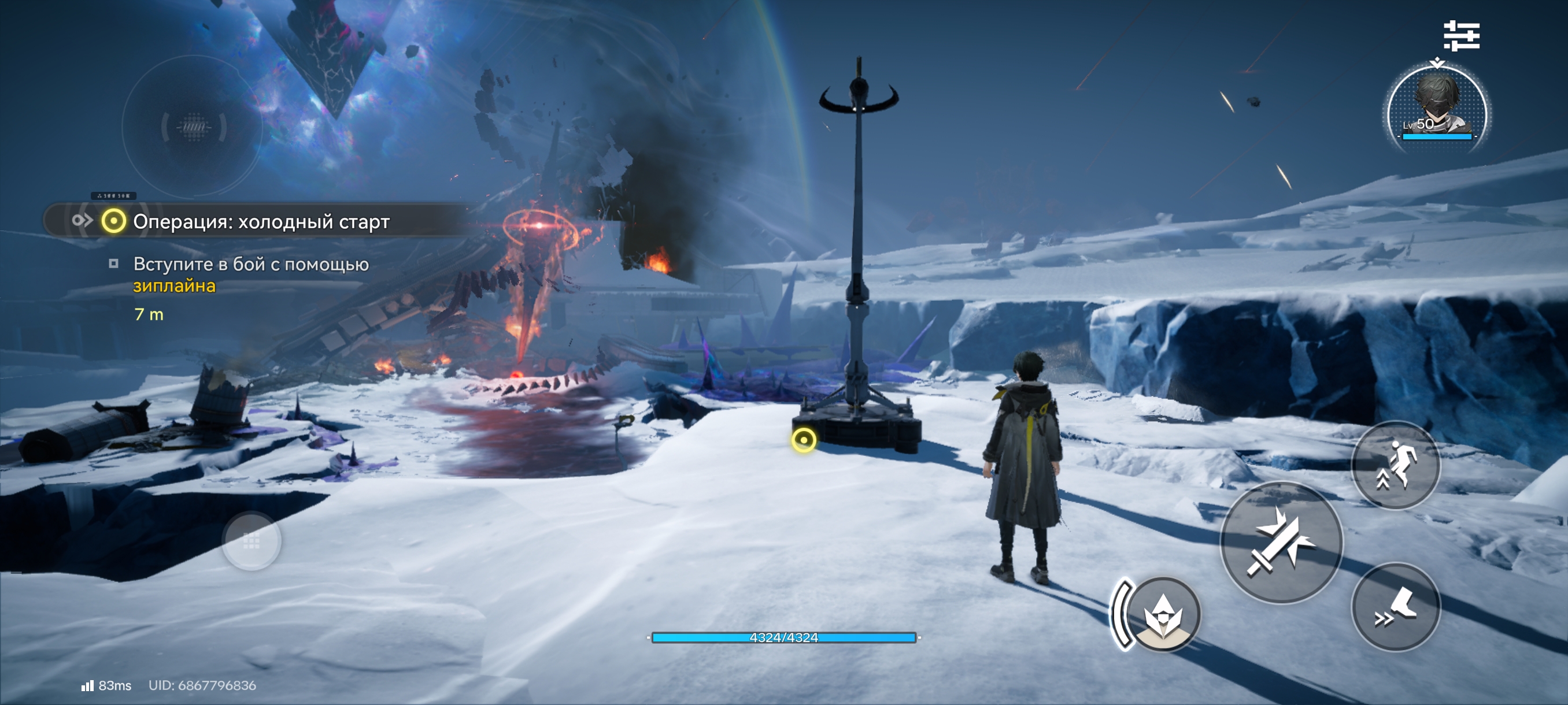The height and width of the screenshot is (705, 1568).
Task: Use the dash boot button
Action: (1396, 607)
